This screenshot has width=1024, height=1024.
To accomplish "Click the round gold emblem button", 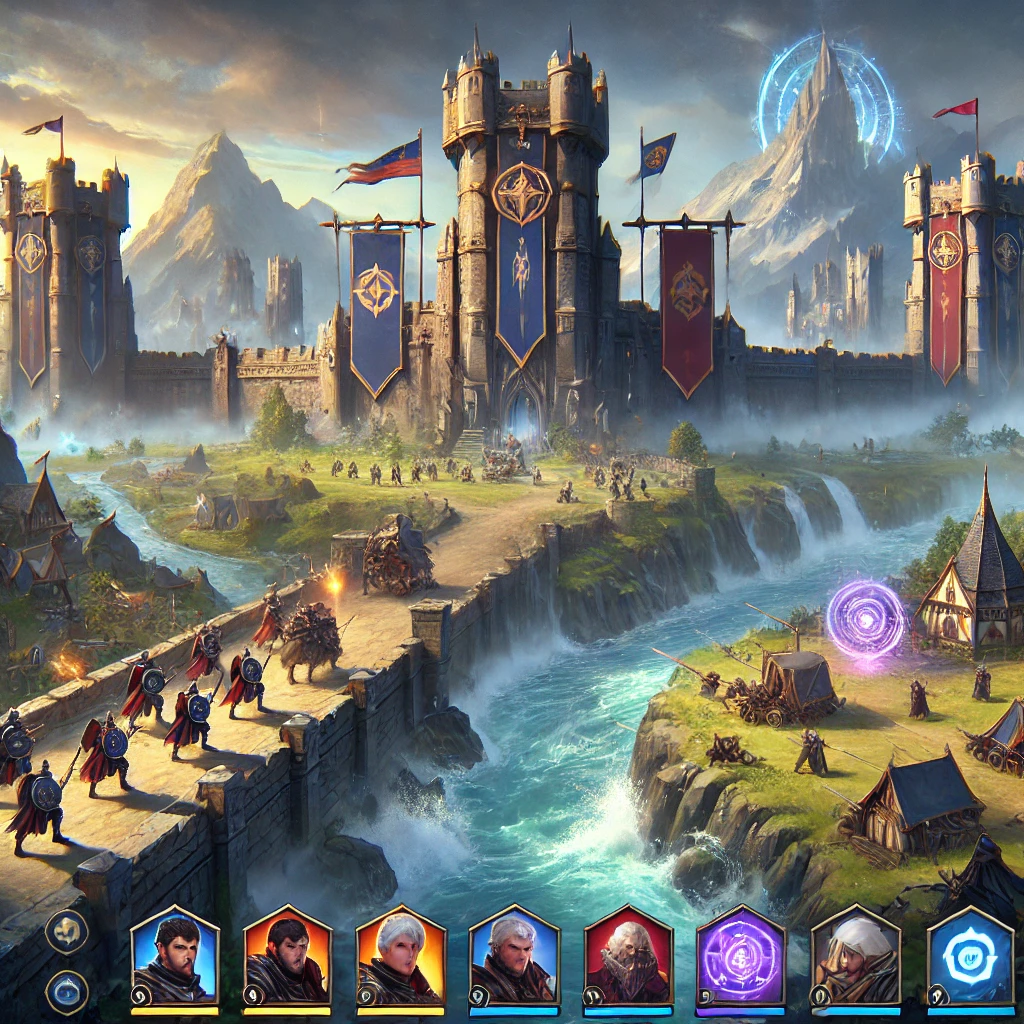I will click(x=66, y=930).
